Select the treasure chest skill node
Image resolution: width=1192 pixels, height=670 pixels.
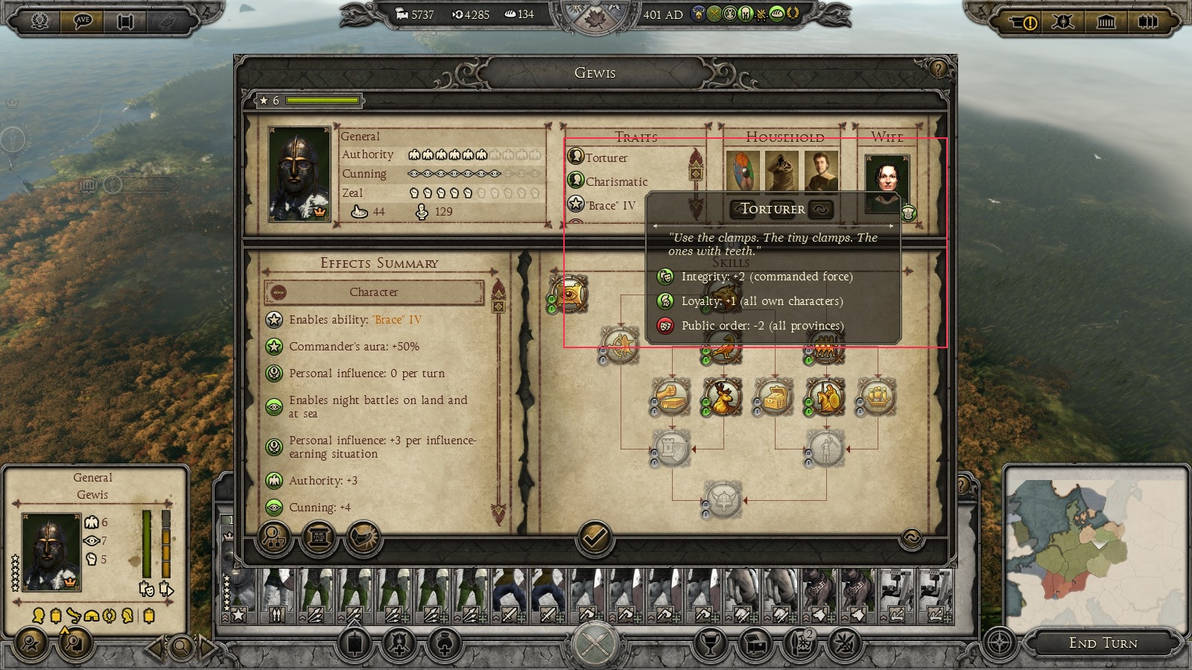(x=773, y=397)
